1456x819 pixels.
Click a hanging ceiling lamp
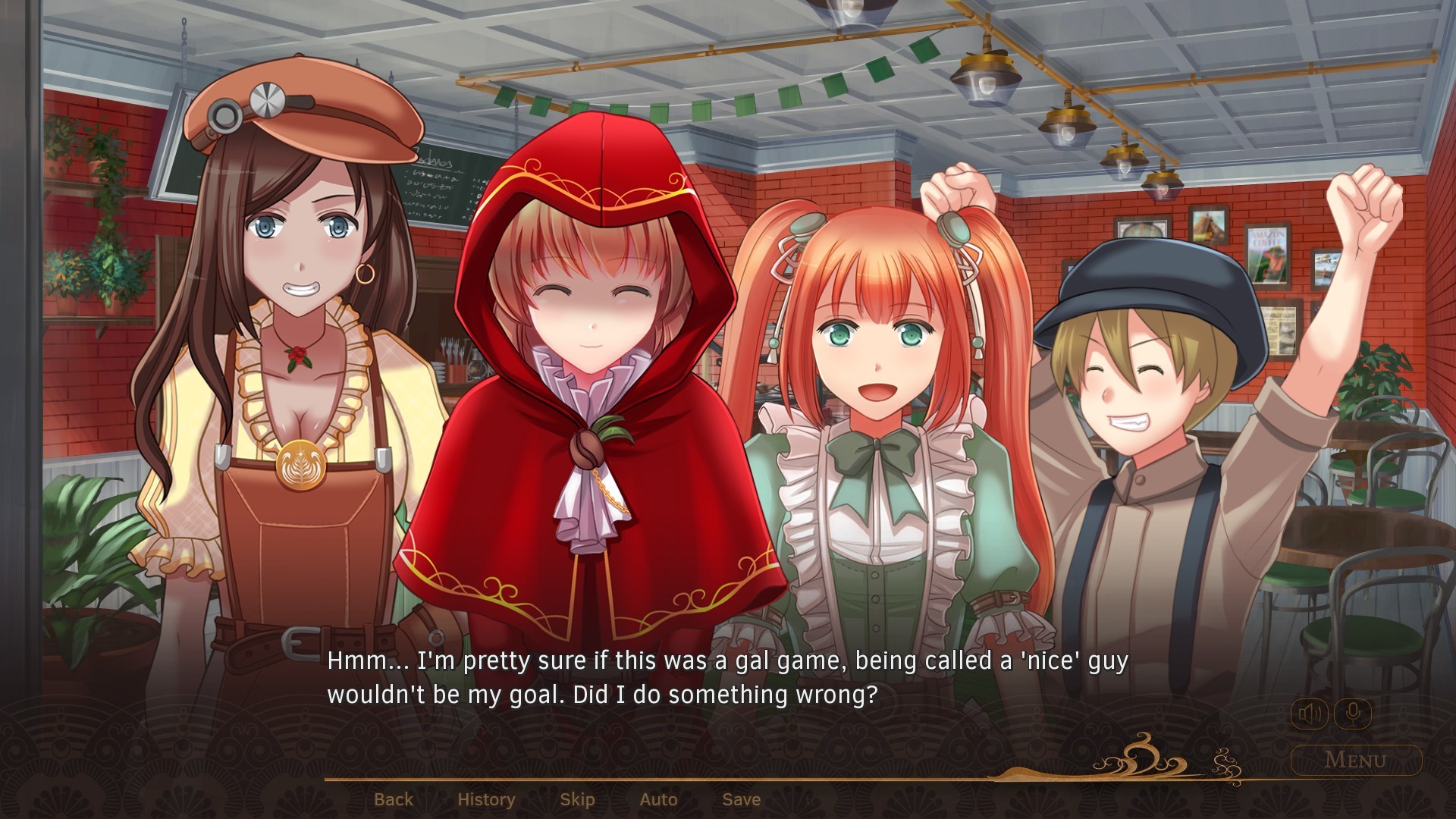click(x=986, y=76)
